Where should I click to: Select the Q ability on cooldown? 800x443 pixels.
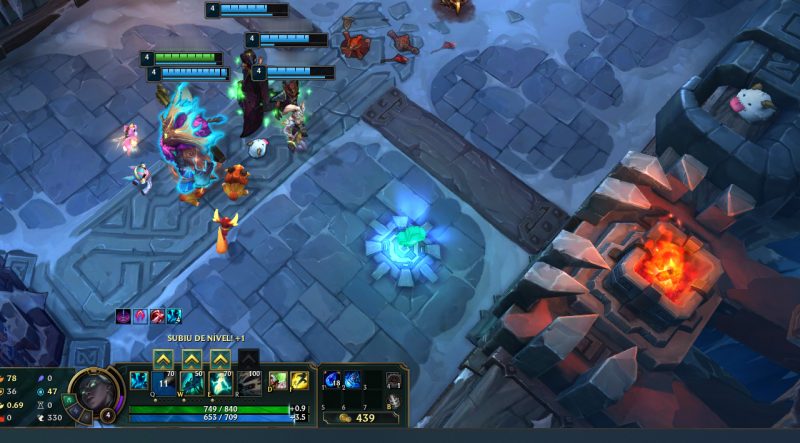pos(164,383)
